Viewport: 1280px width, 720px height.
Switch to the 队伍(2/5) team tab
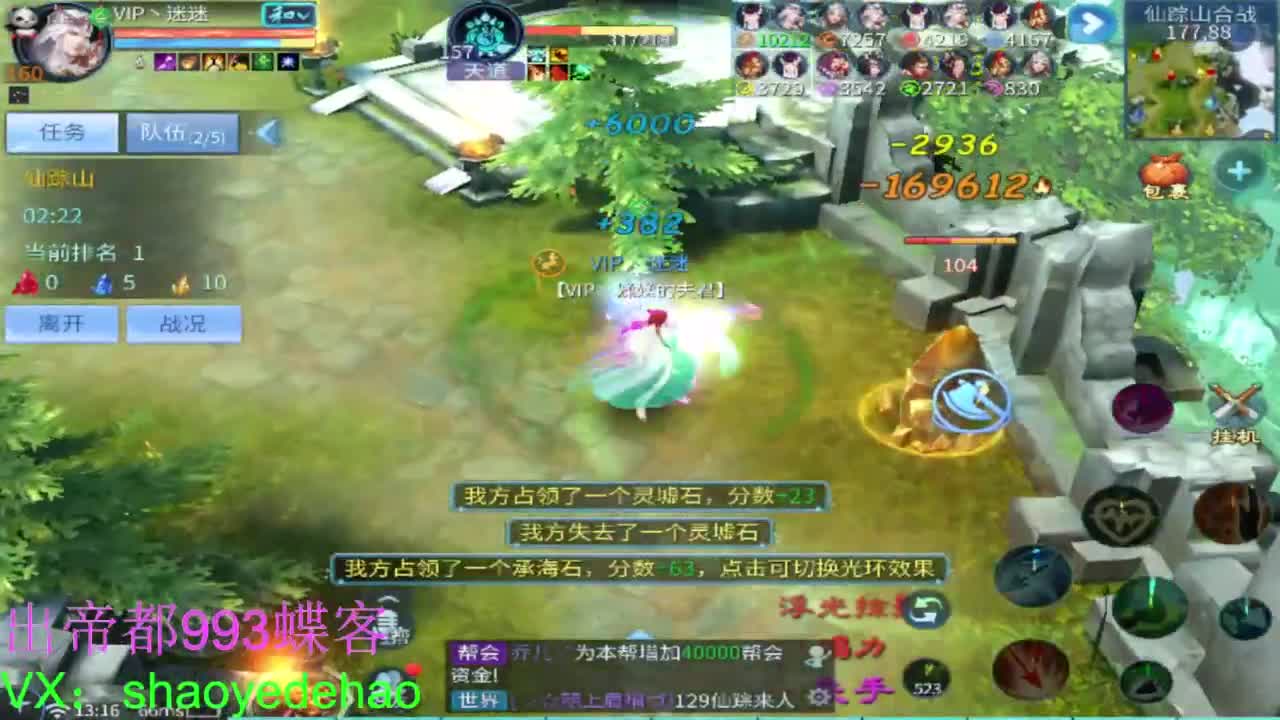coord(182,132)
